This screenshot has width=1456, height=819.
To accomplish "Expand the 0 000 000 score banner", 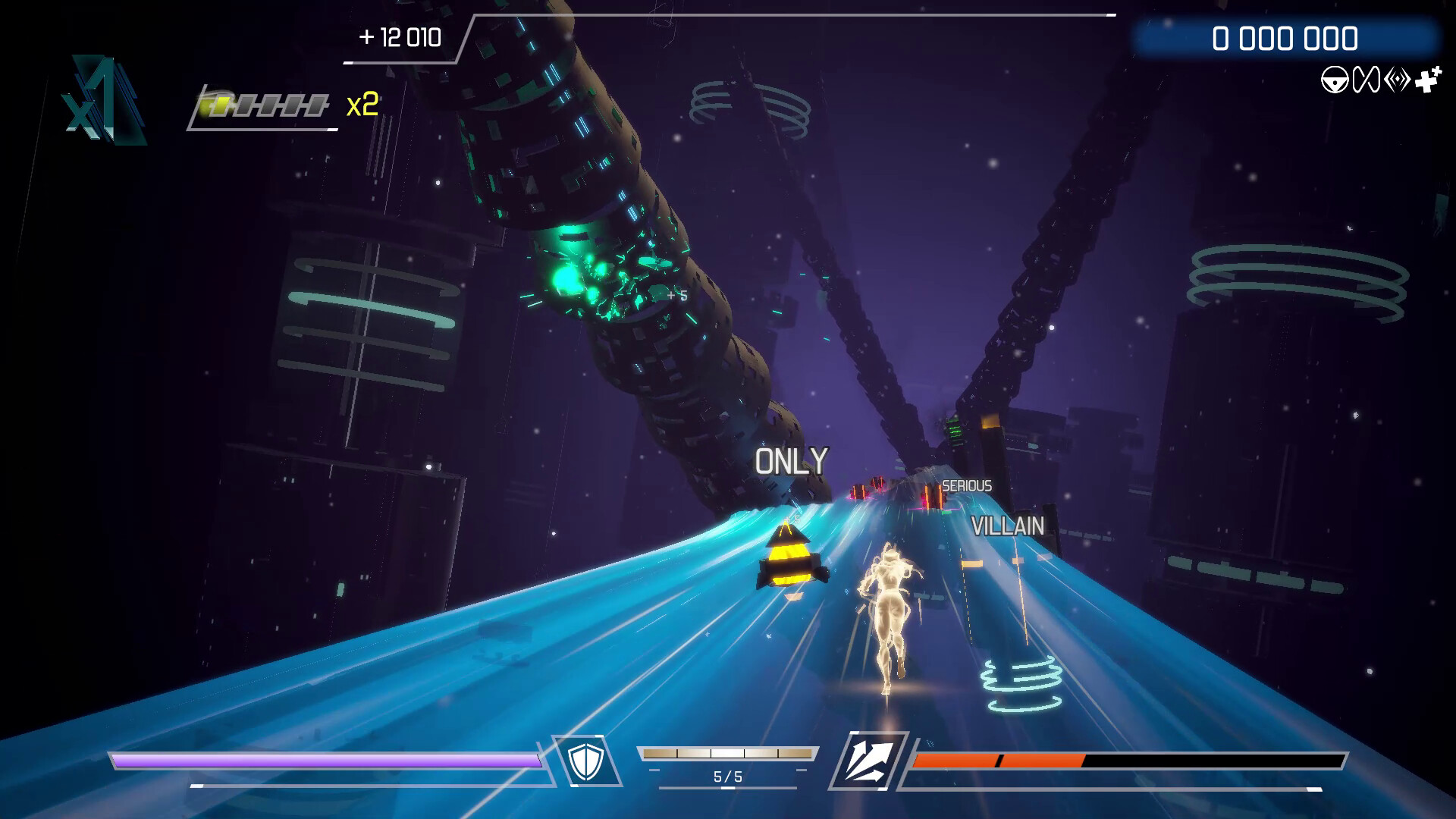I will (1287, 34).
